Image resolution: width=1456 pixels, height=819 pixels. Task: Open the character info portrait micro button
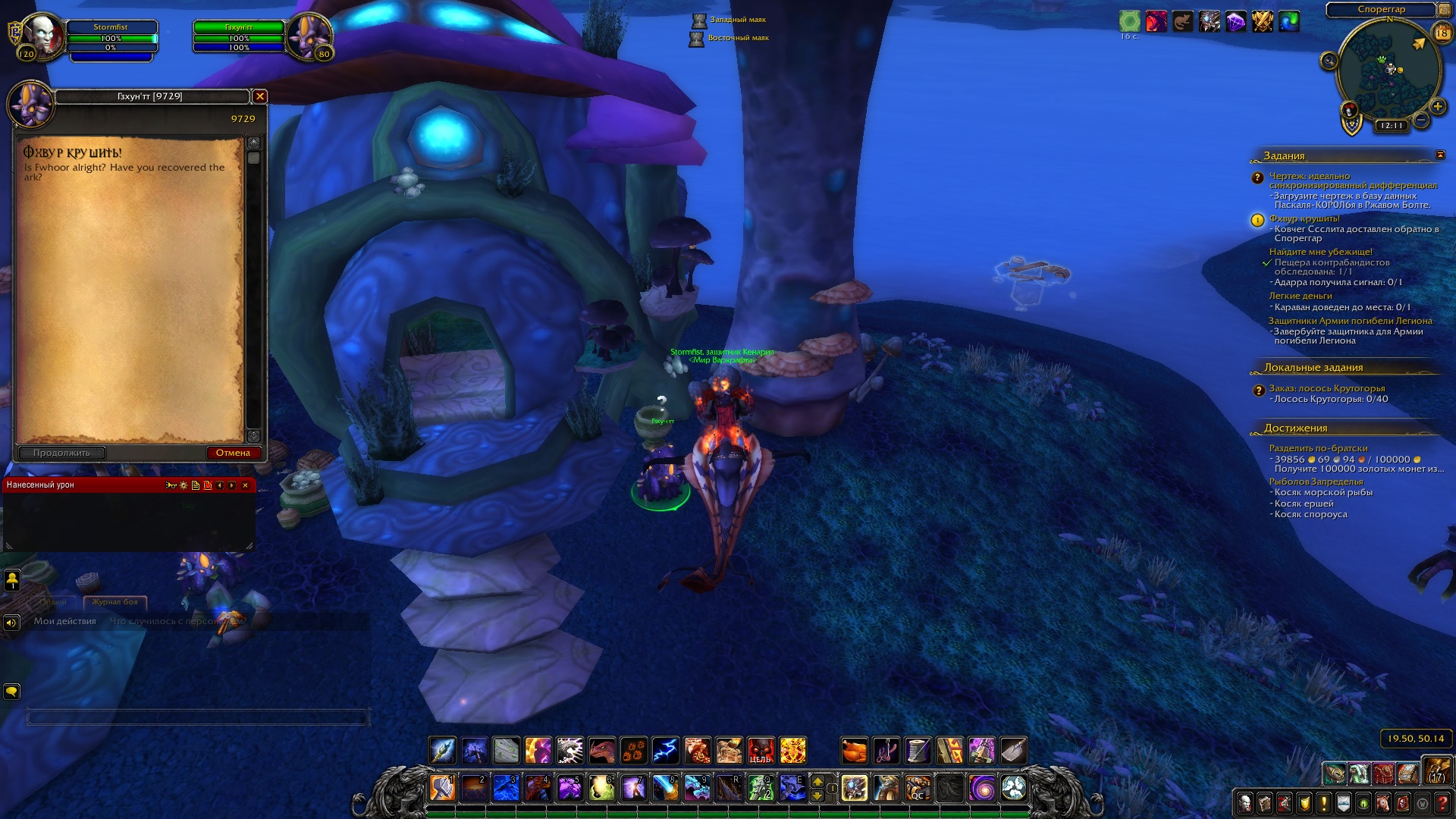(1245, 802)
